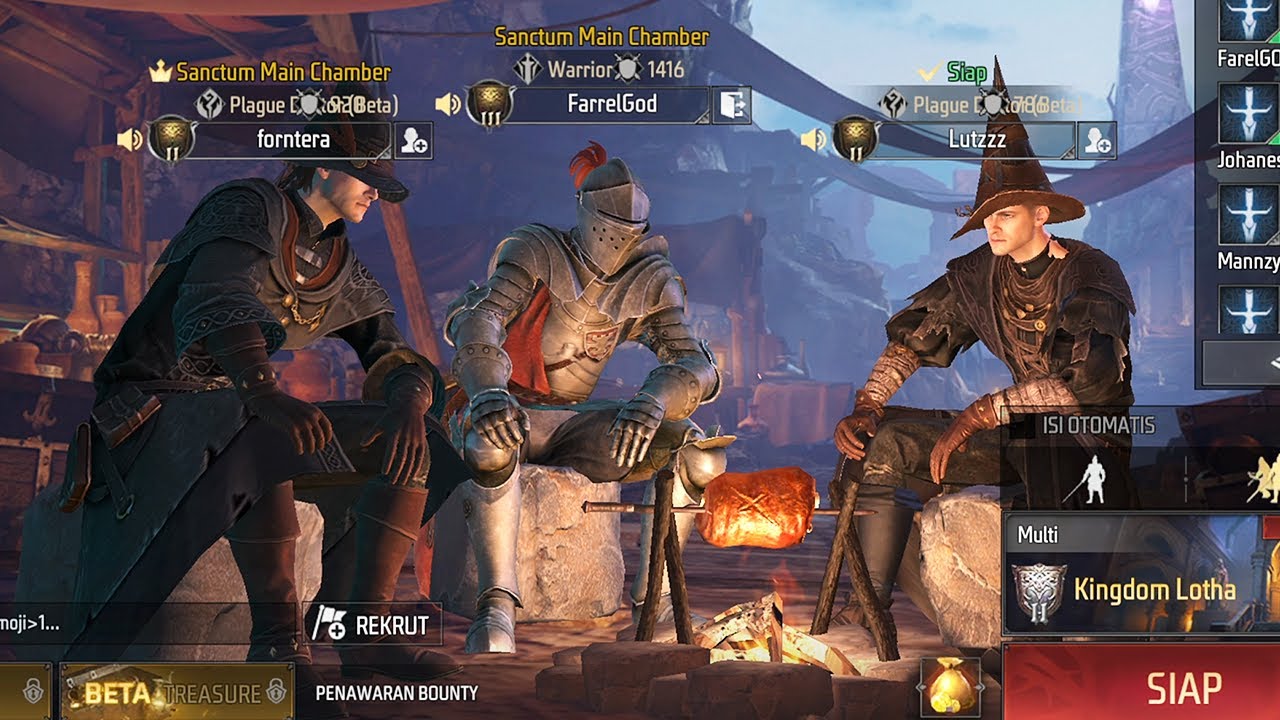This screenshot has height=720, width=1280.
Task: Mute forntera's voice speaker icon
Action: pyautogui.click(x=130, y=139)
